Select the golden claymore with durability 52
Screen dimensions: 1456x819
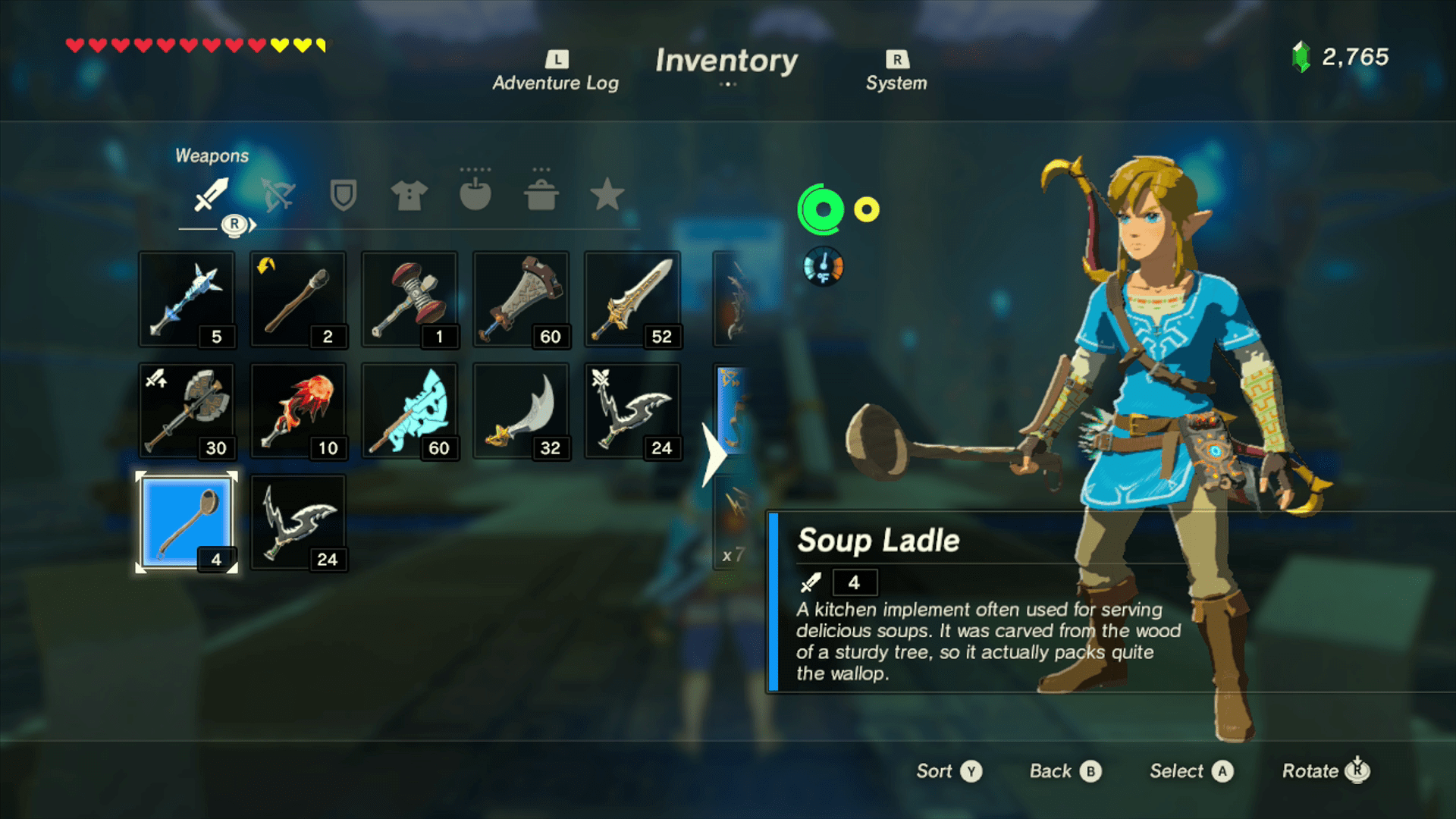(633, 298)
